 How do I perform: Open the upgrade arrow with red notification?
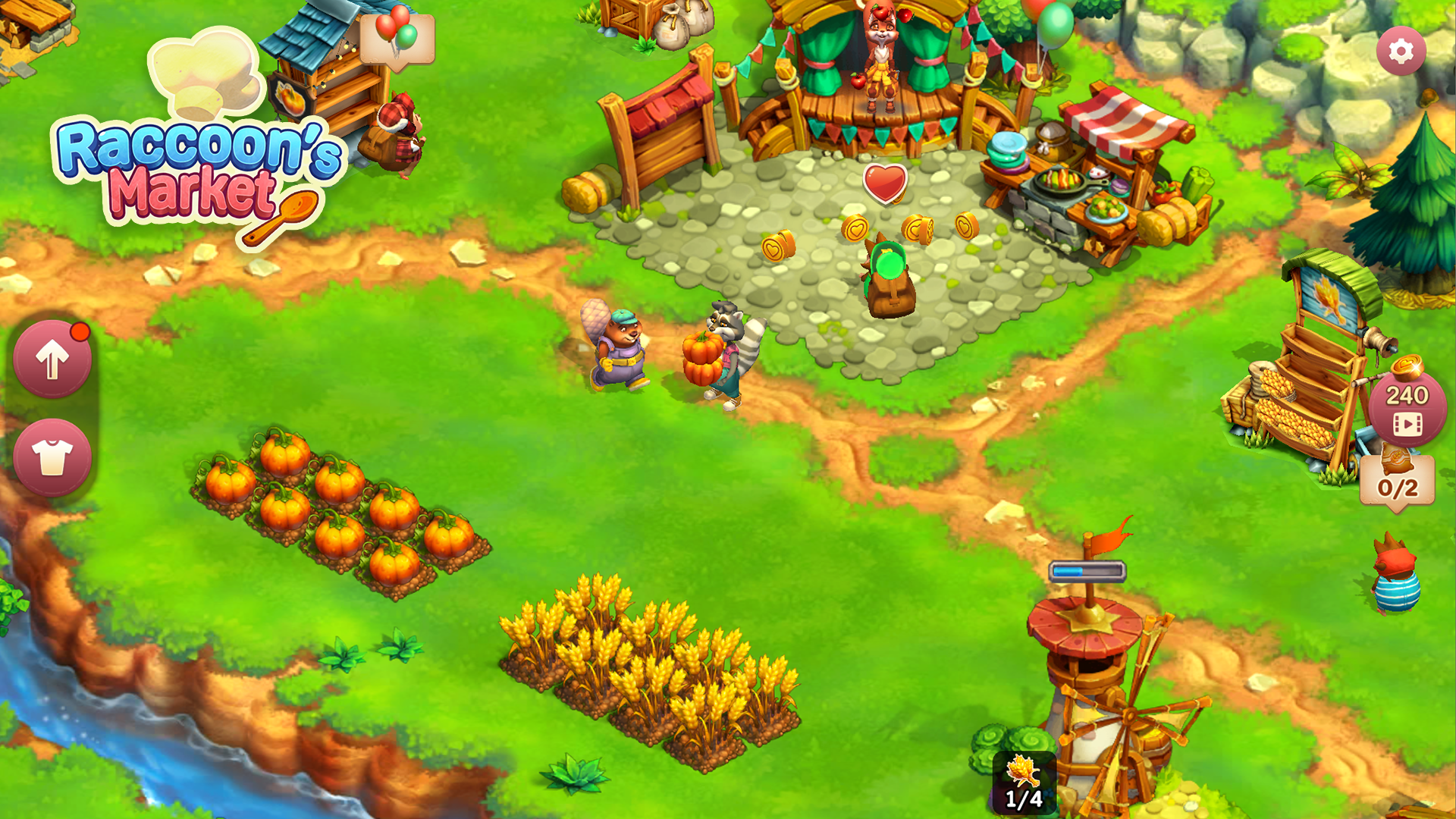click(52, 358)
